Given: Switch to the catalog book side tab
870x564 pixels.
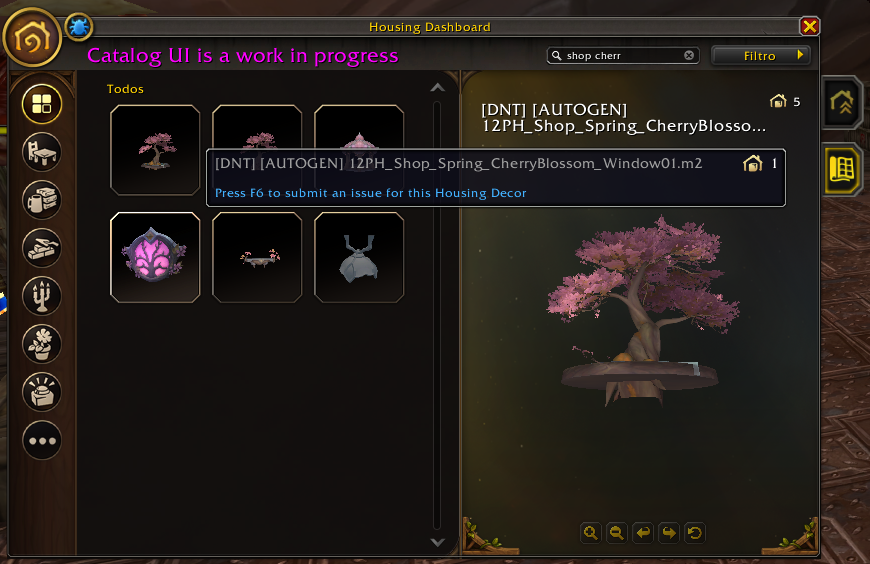Looking at the screenshot, I should click(842, 168).
